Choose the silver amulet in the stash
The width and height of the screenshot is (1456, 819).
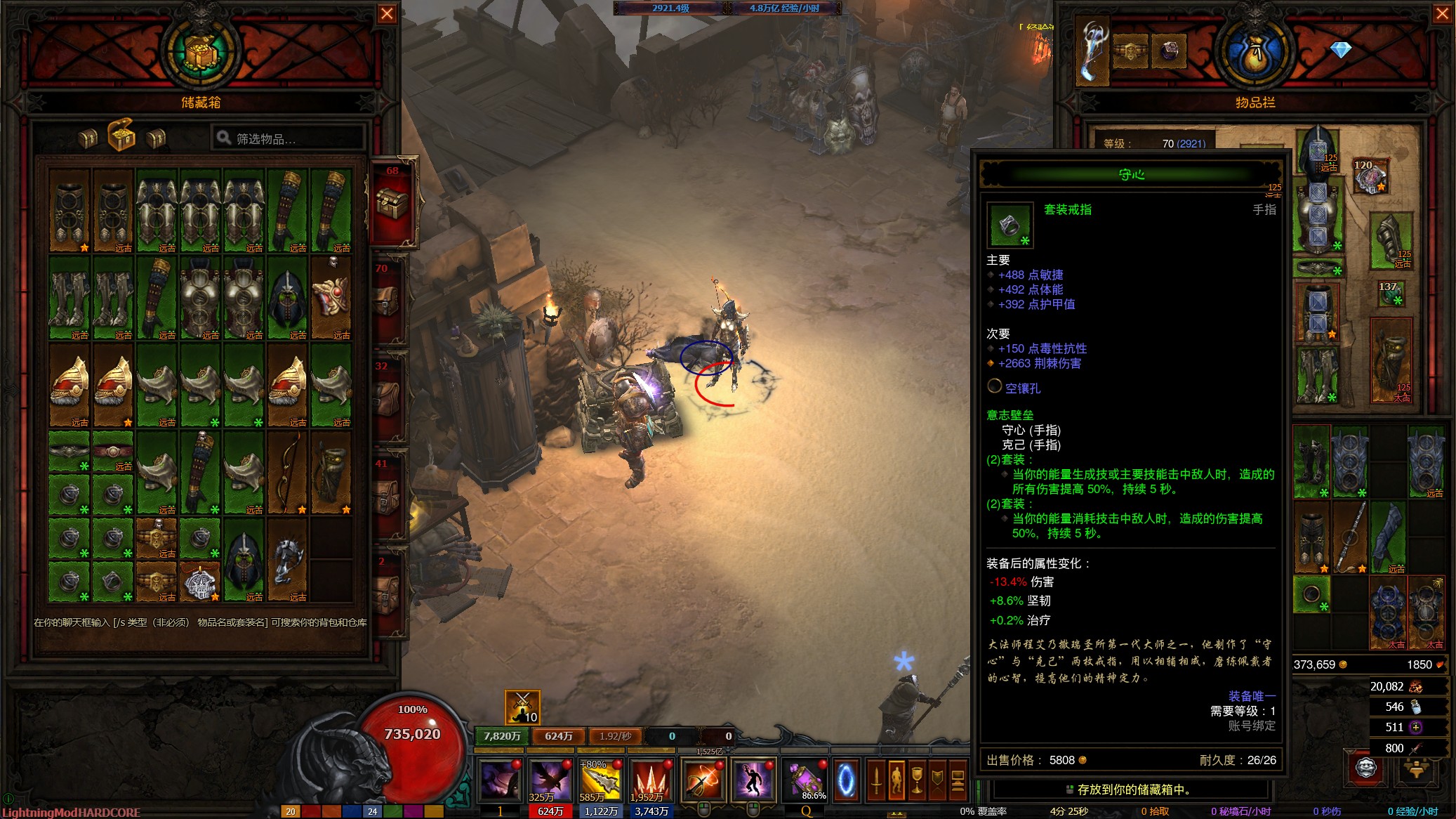[x=200, y=581]
